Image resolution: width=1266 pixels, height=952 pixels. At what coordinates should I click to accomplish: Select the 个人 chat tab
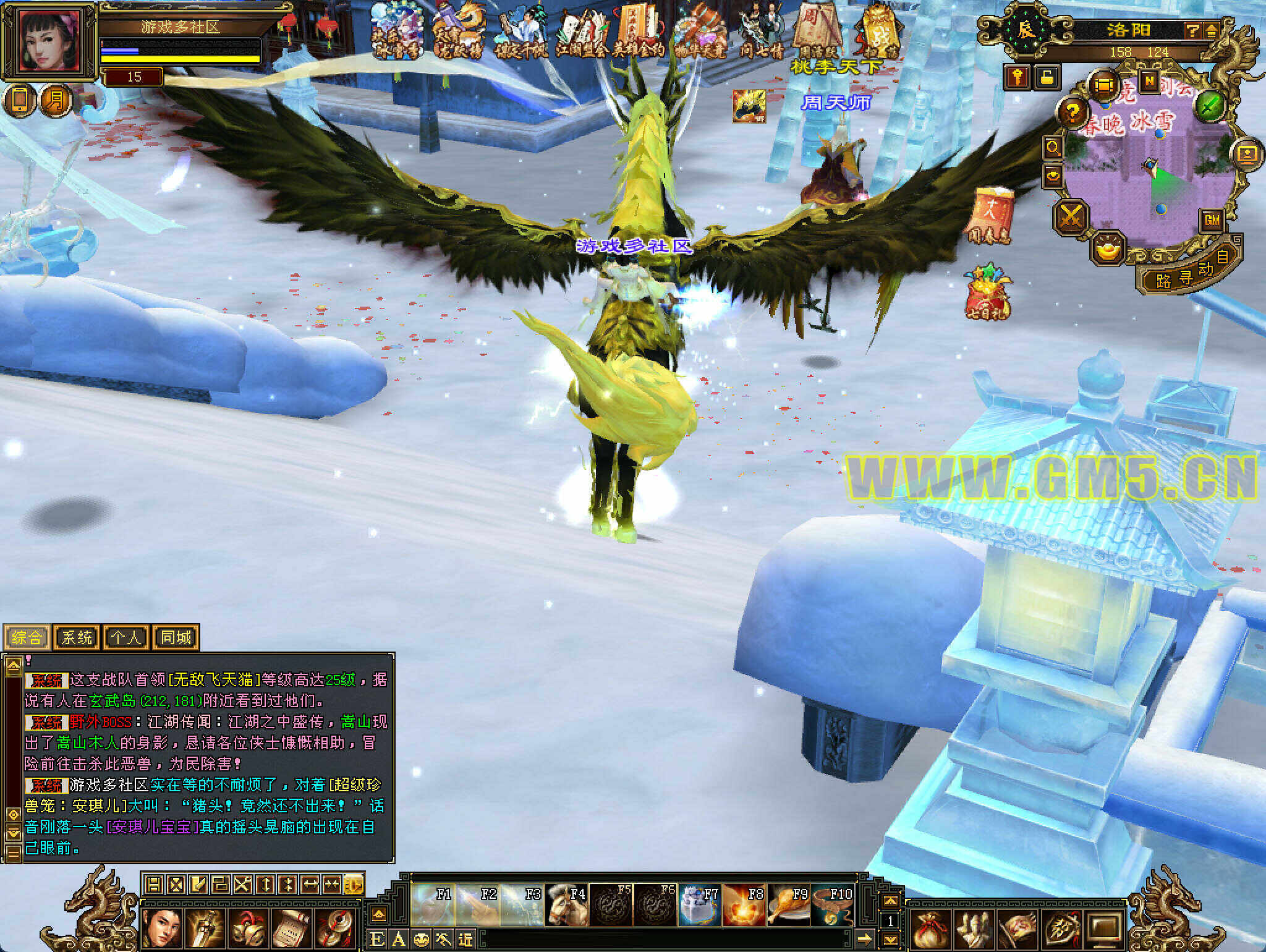(126, 637)
